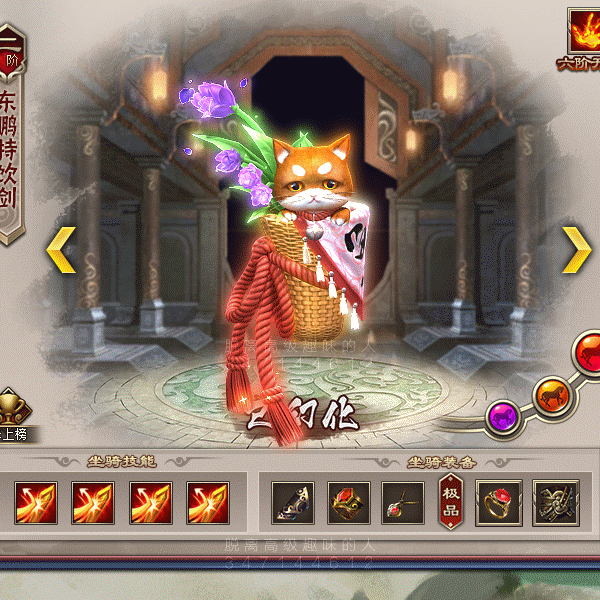Click the red 极品 badge in mount equipment
Viewport: 600px width, 600px height.
point(451,502)
